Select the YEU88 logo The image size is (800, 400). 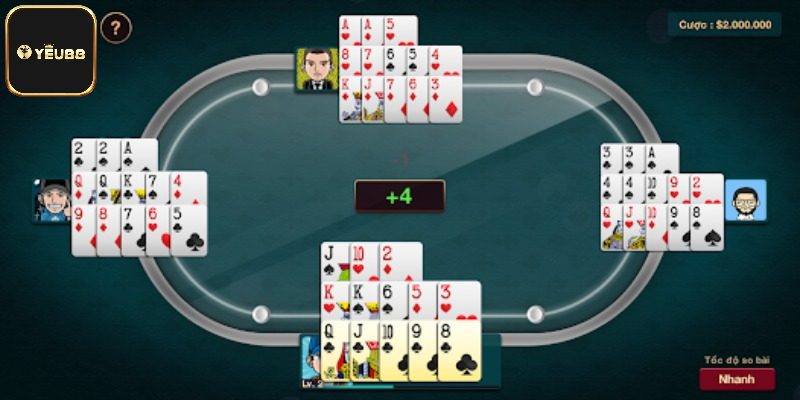[51, 50]
